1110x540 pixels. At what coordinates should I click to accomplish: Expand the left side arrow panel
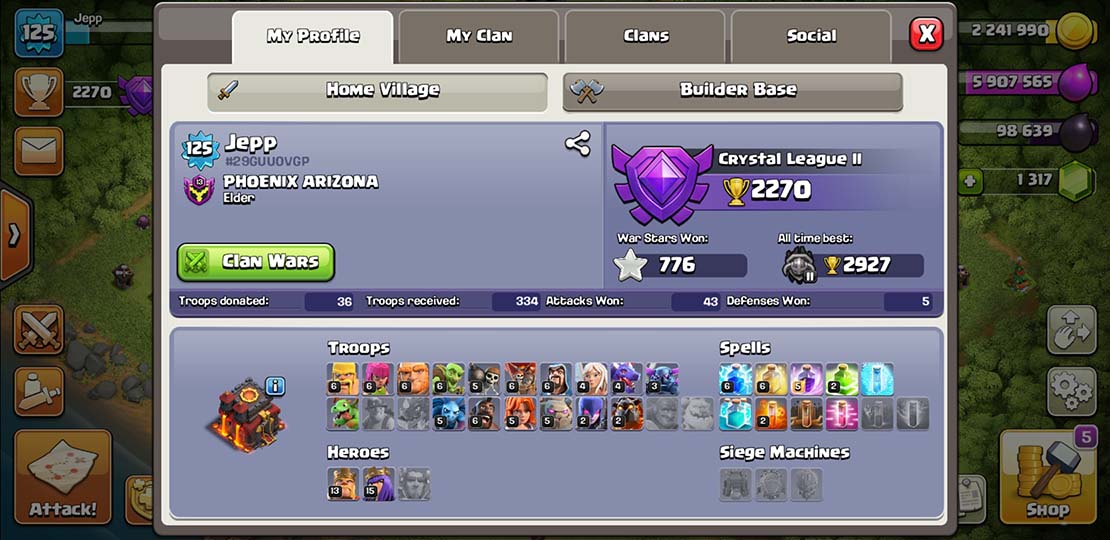click(14, 236)
